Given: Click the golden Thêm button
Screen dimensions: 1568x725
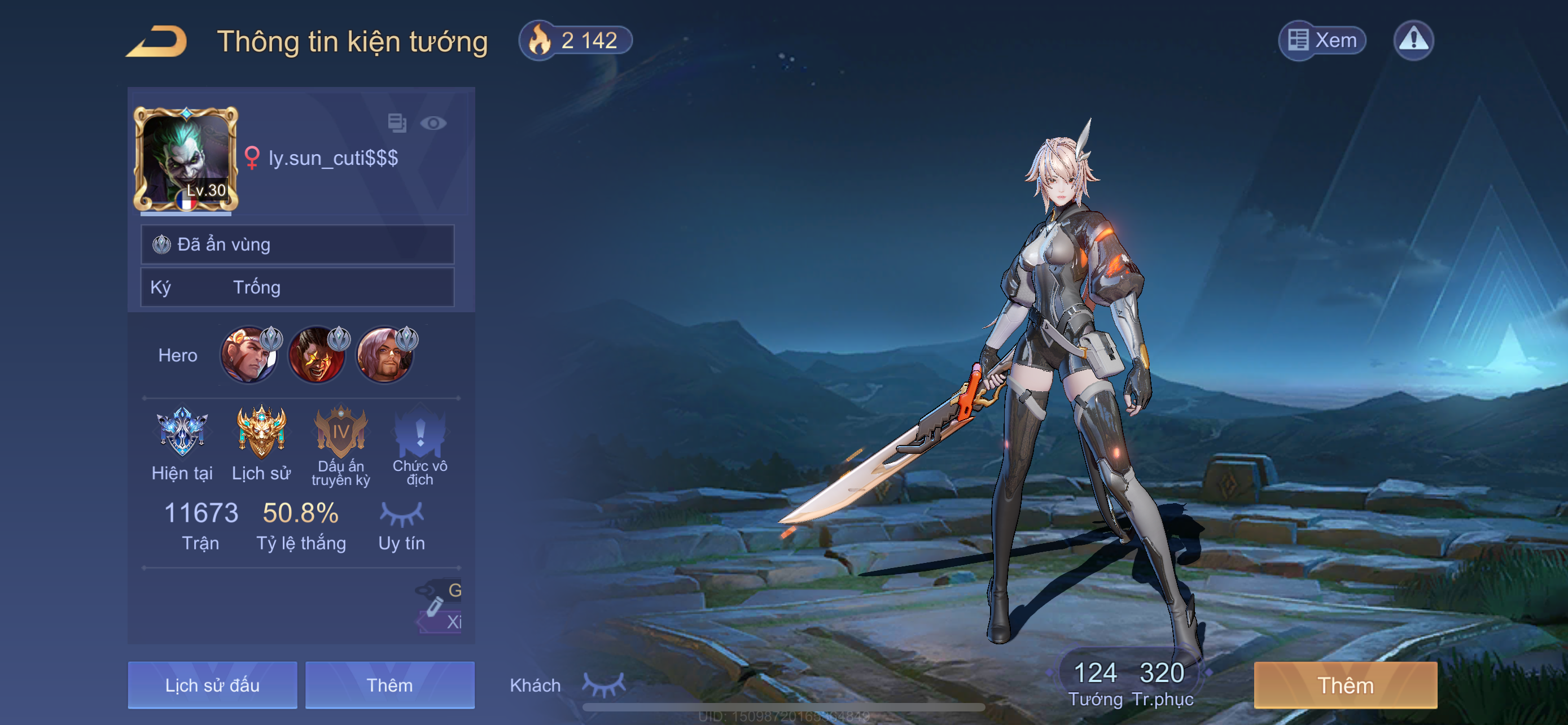Looking at the screenshot, I should 1345,685.
